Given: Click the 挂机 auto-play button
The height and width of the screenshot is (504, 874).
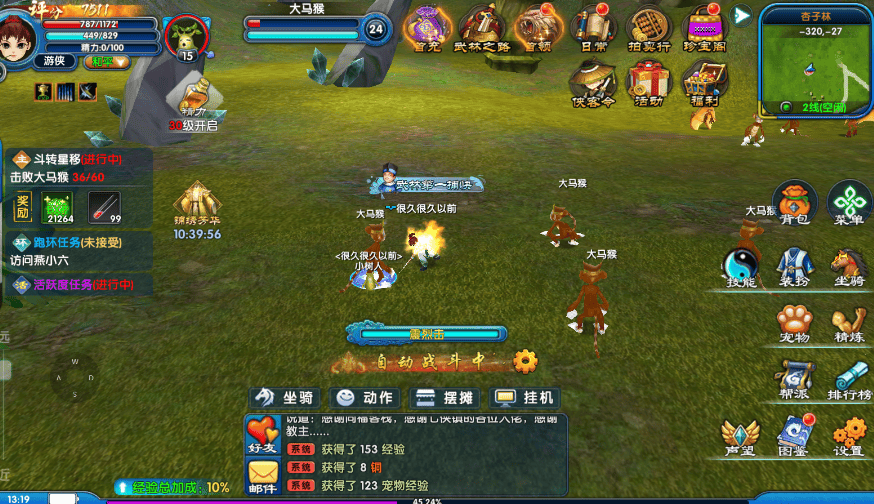Looking at the screenshot, I should pyautogui.click(x=525, y=397).
